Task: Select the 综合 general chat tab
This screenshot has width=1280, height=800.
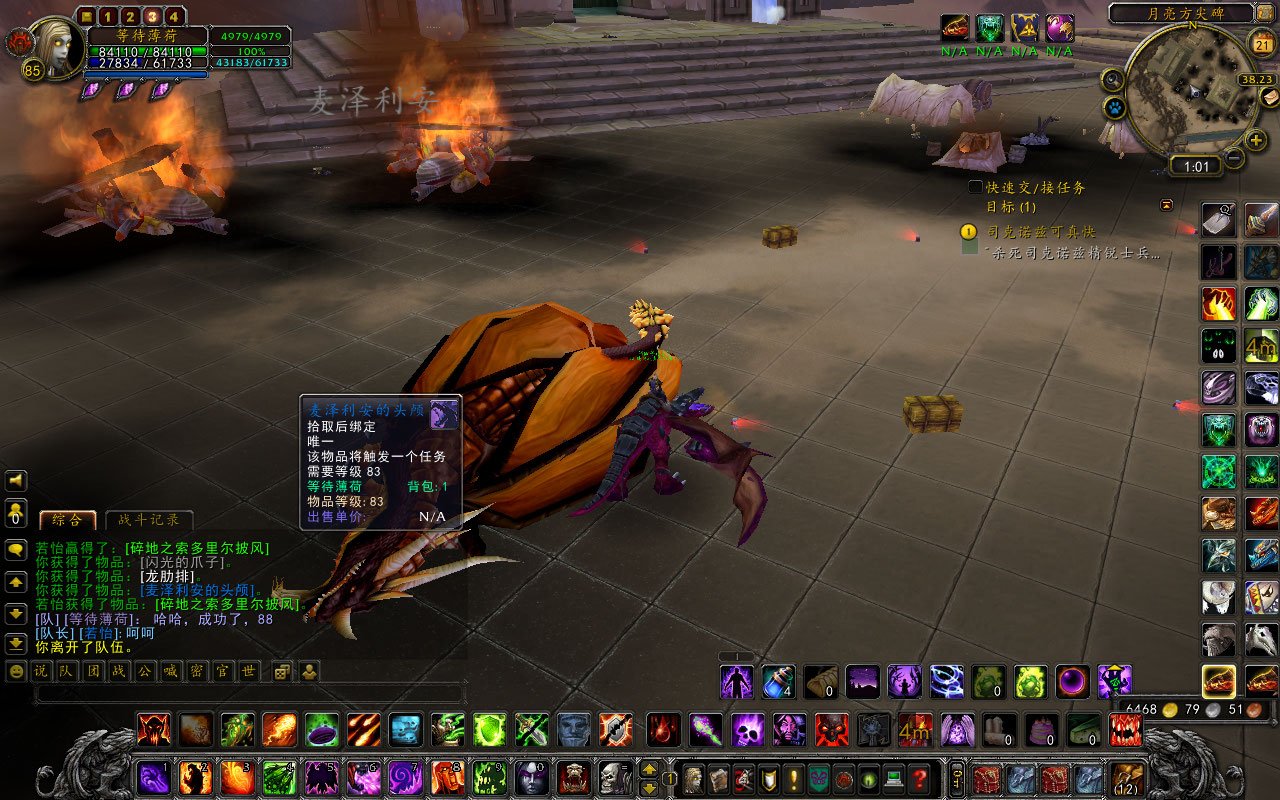Action: 68,520
